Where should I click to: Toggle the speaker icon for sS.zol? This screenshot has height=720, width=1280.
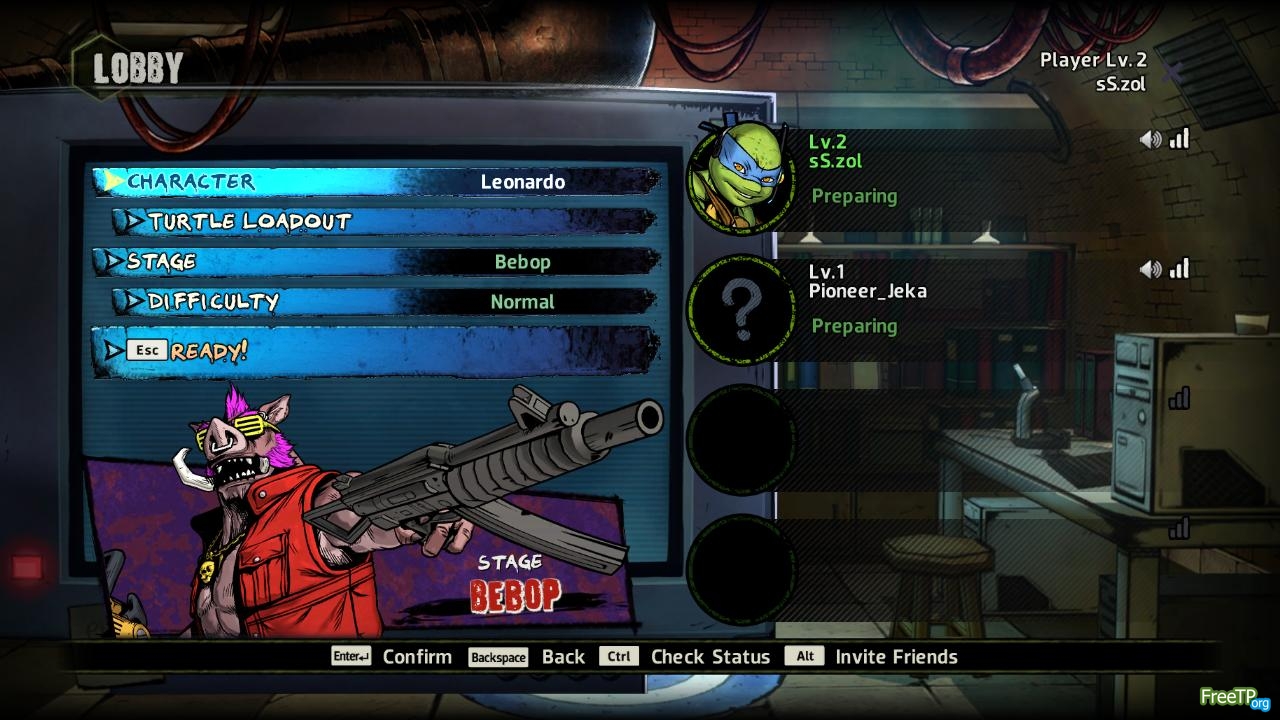click(x=1150, y=140)
